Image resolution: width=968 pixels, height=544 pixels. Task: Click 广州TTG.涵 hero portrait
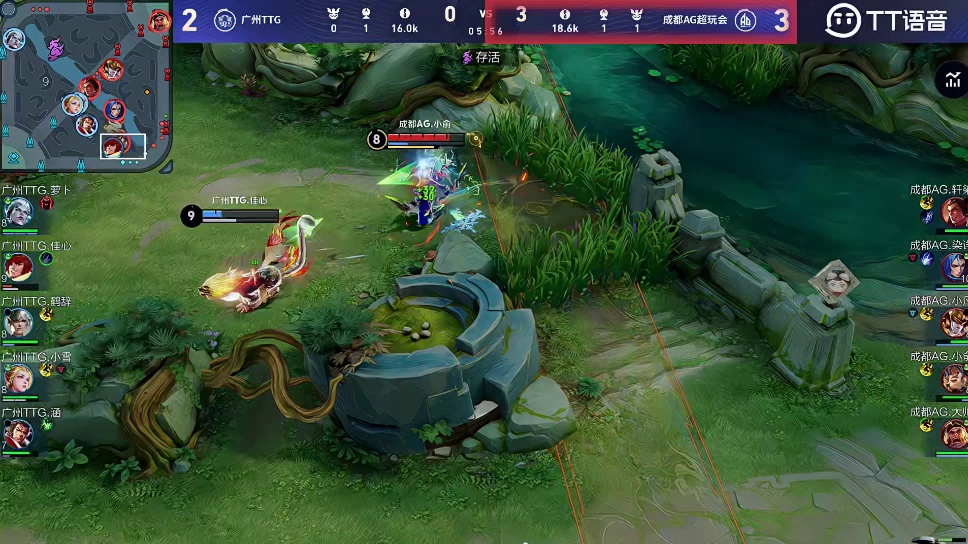click(20, 434)
